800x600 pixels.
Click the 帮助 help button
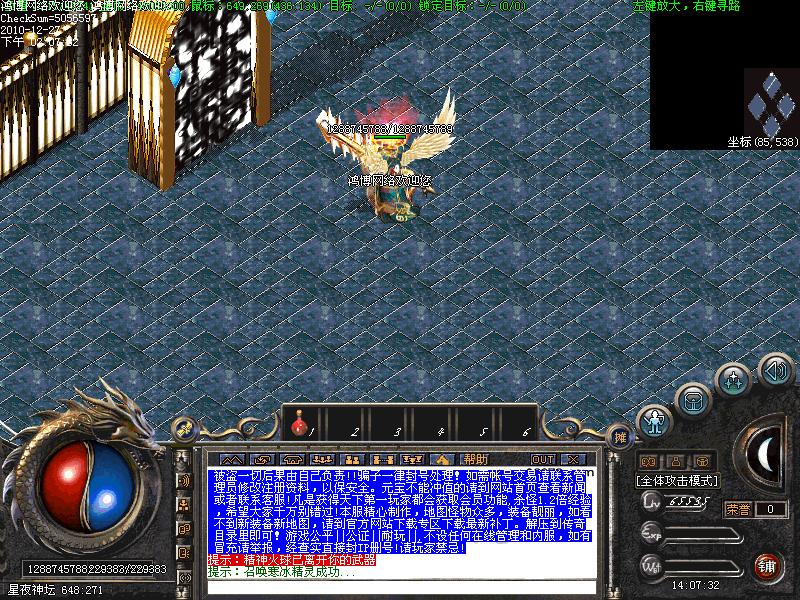pos(476,459)
